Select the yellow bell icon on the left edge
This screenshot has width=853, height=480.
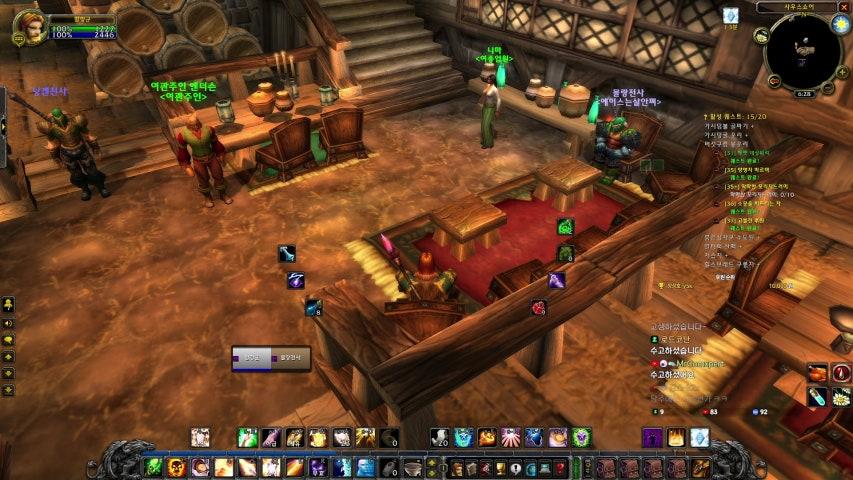click(8, 304)
